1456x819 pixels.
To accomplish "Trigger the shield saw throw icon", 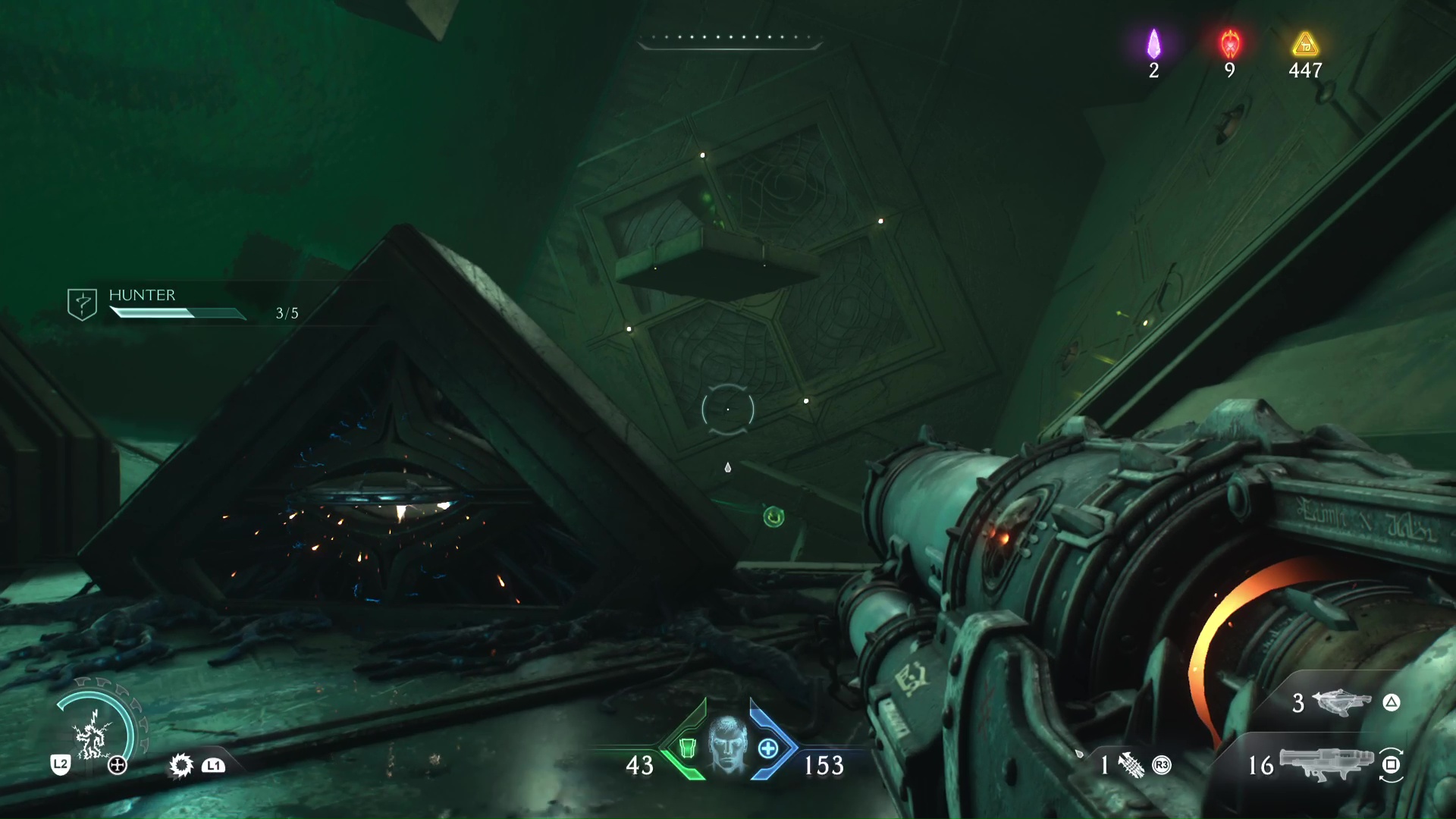I will click(x=181, y=765).
